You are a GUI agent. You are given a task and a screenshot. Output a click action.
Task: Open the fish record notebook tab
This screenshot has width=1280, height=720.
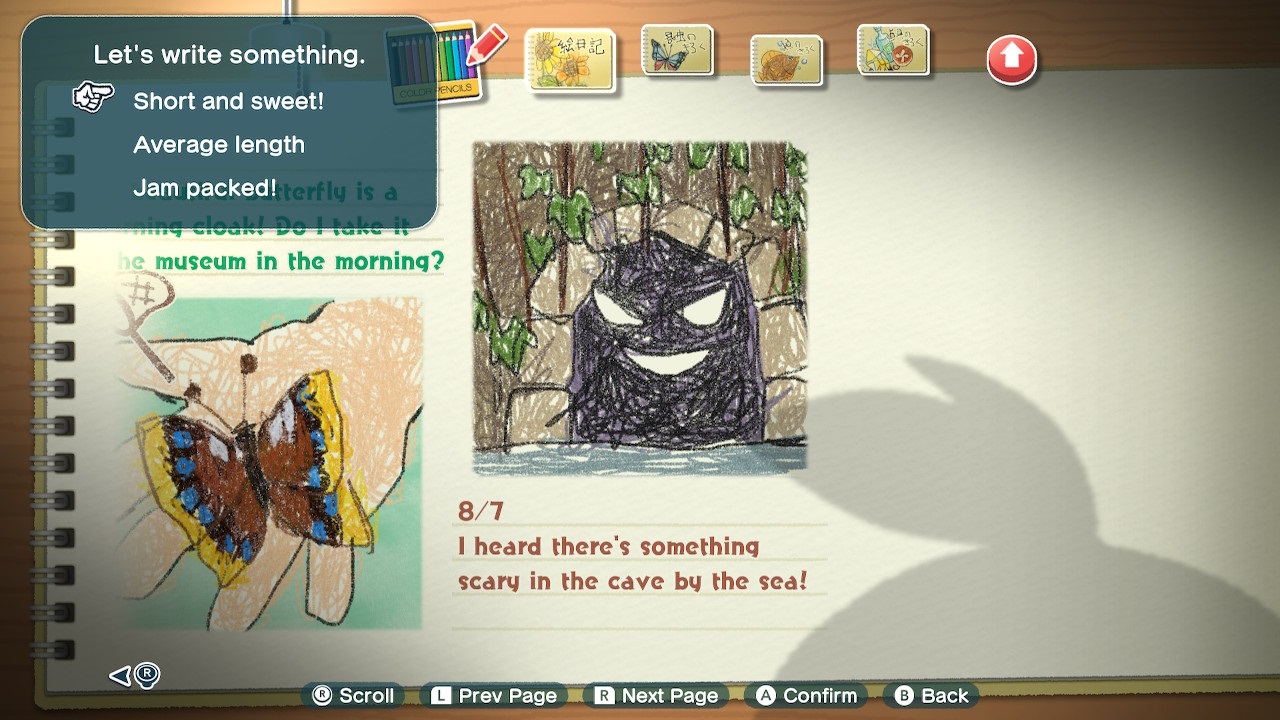click(x=786, y=59)
